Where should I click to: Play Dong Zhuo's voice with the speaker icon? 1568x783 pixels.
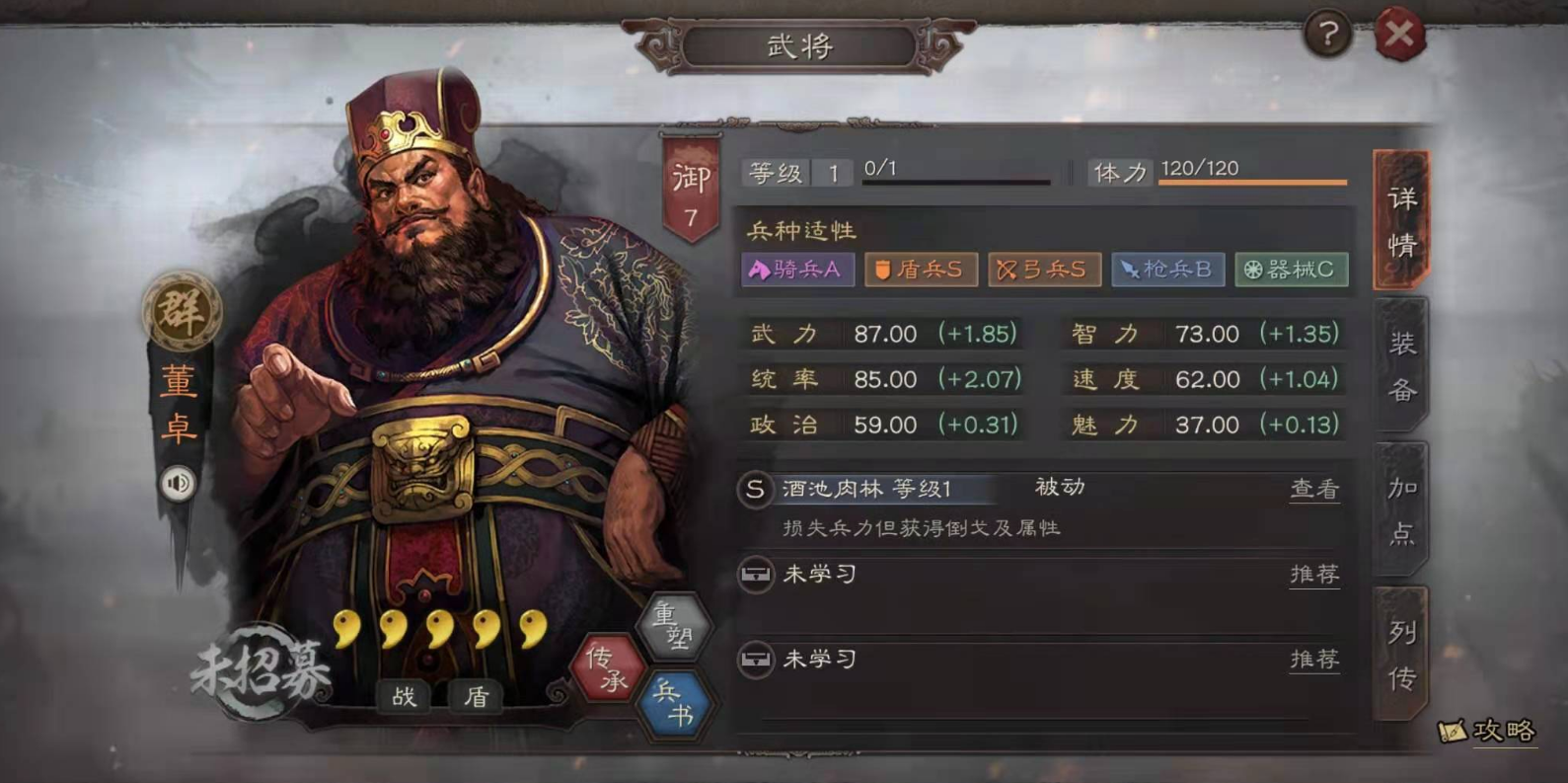[x=179, y=484]
